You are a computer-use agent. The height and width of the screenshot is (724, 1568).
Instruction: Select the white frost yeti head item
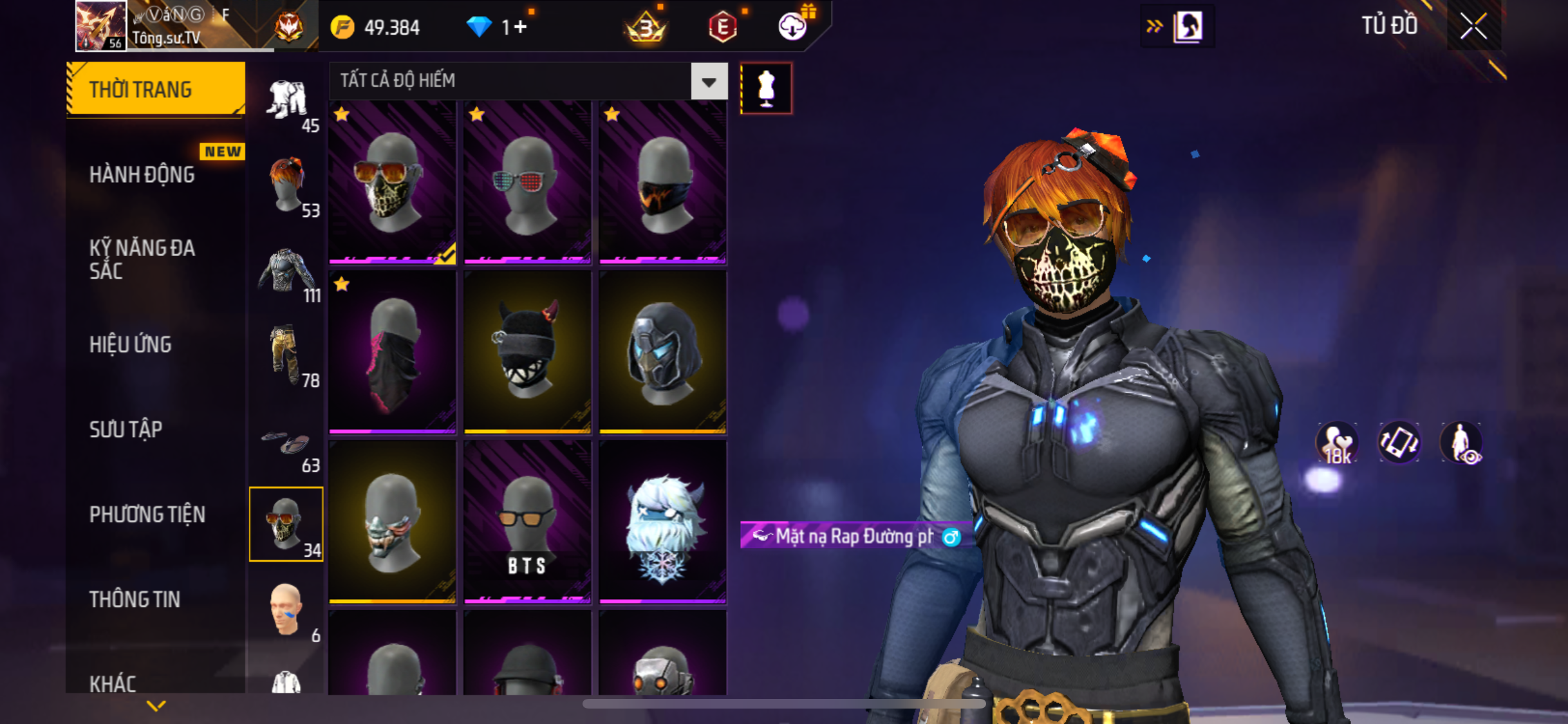tap(662, 521)
